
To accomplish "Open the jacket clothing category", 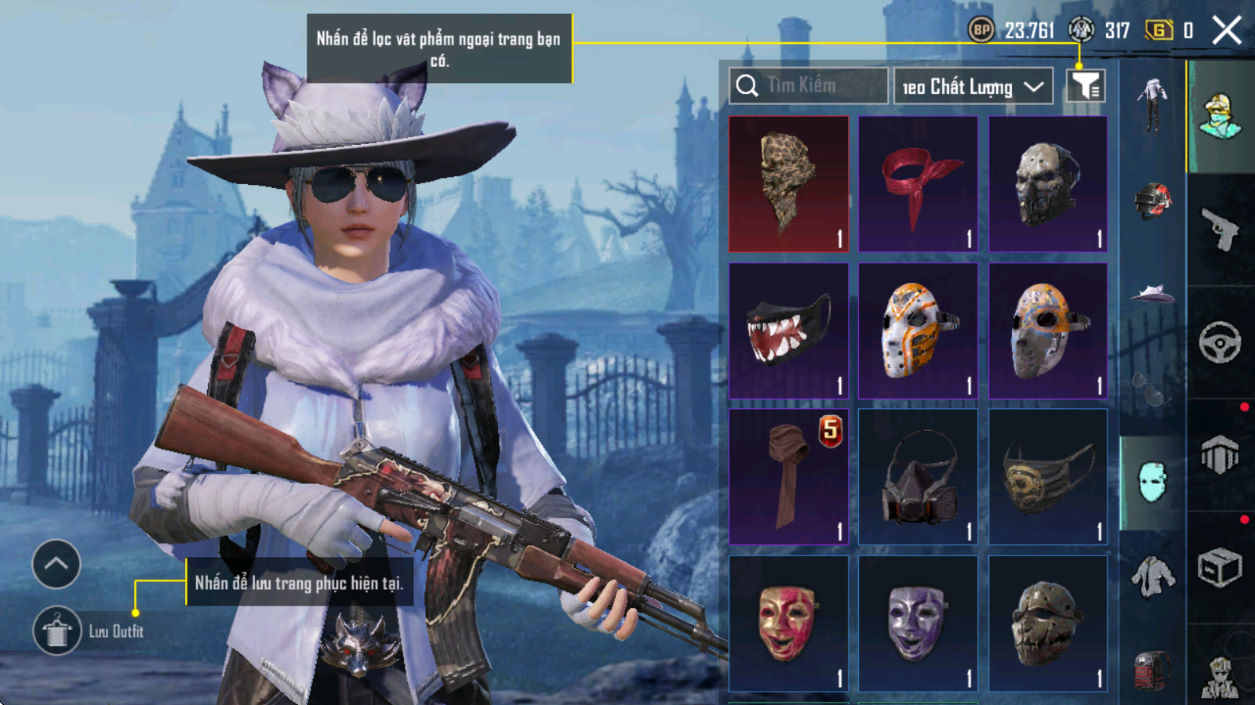I will pyautogui.click(x=1153, y=575).
